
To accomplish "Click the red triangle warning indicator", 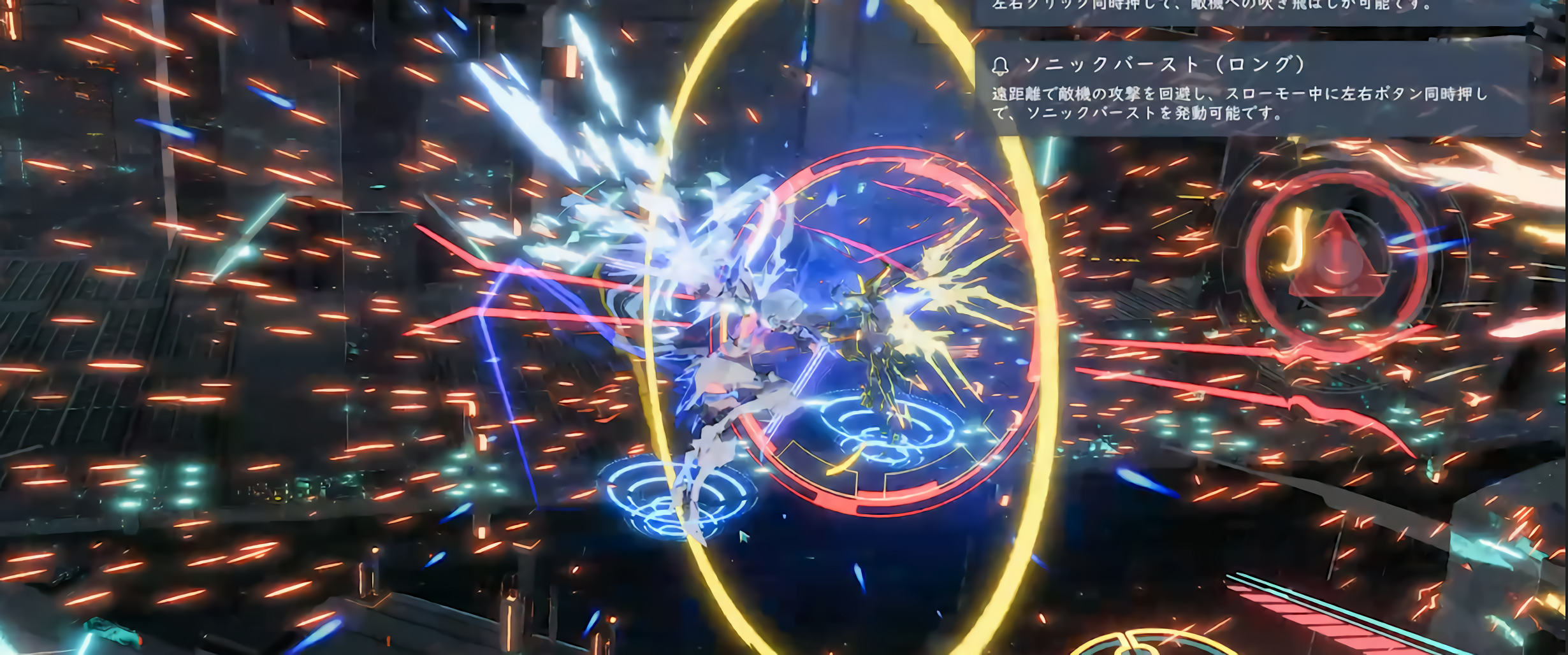I will pyautogui.click(x=1337, y=259).
